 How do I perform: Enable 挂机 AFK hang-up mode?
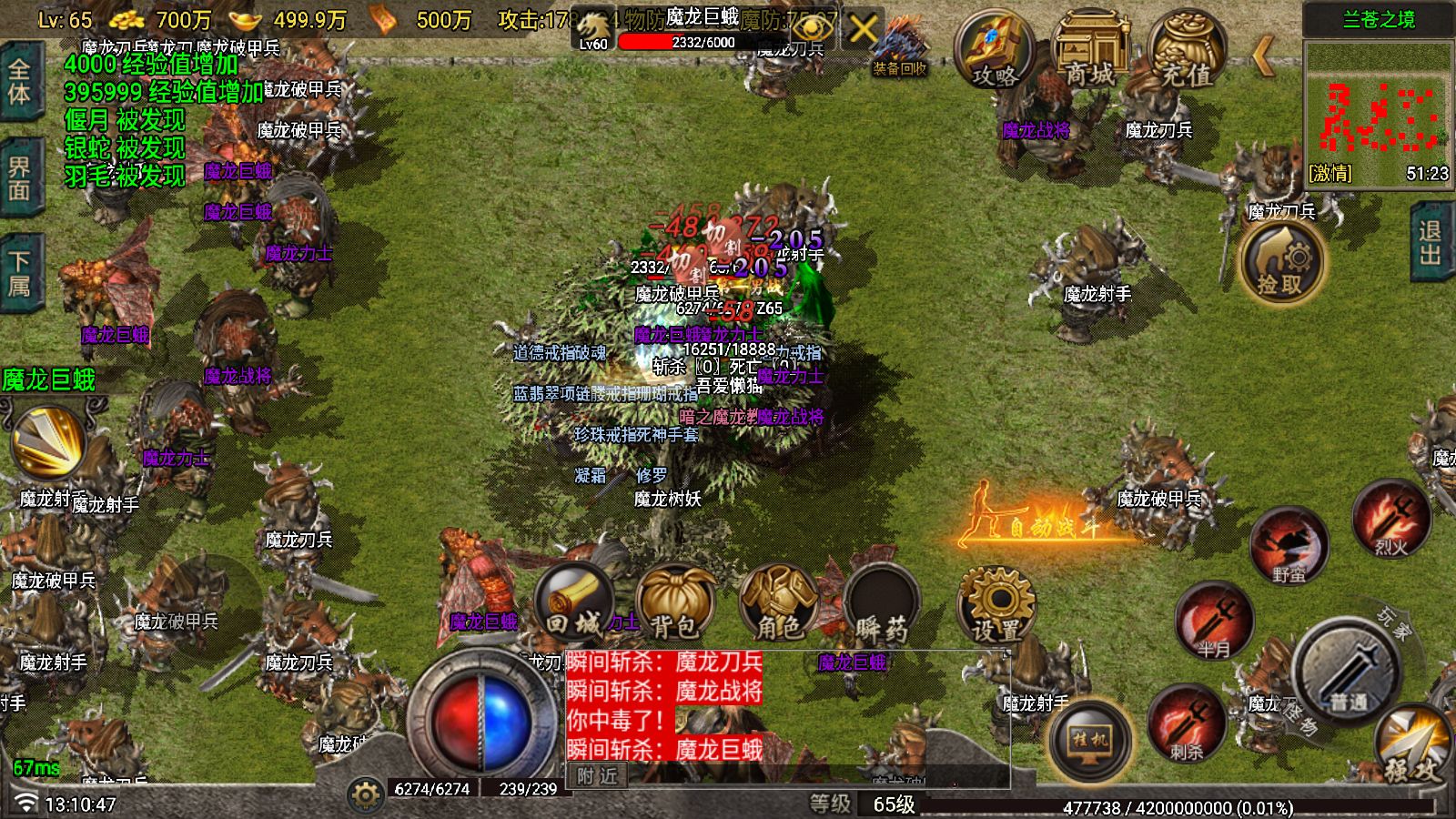point(1090,742)
